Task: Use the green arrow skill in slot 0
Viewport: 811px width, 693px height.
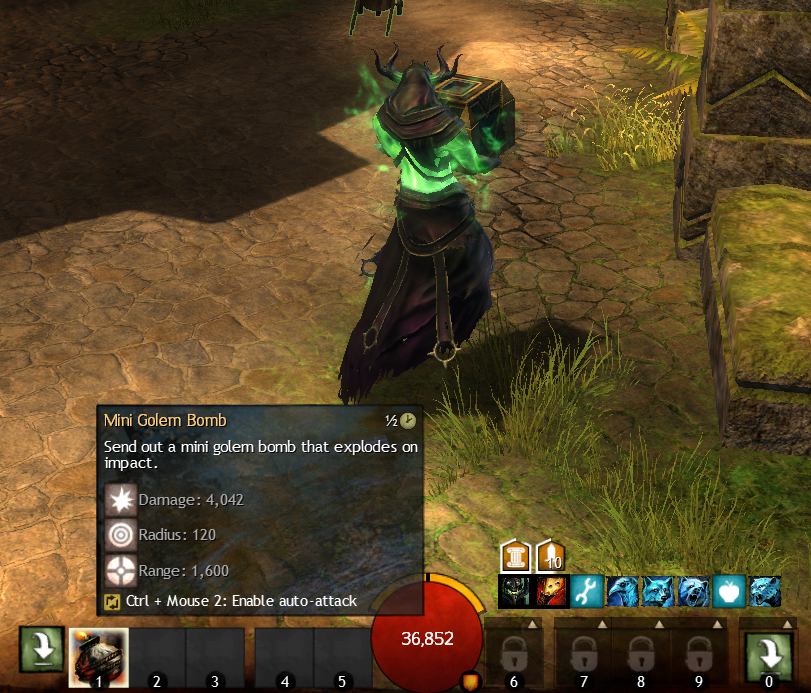Action: pyautogui.click(x=769, y=656)
